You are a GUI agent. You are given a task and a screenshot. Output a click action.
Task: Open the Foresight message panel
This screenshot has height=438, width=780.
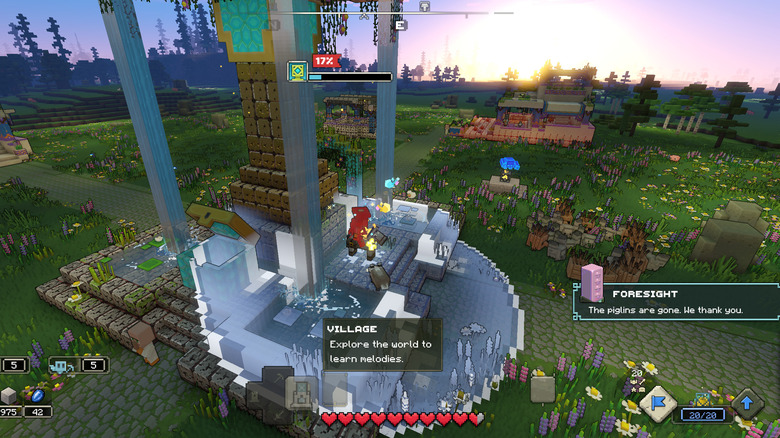click(x=676, y=301)
